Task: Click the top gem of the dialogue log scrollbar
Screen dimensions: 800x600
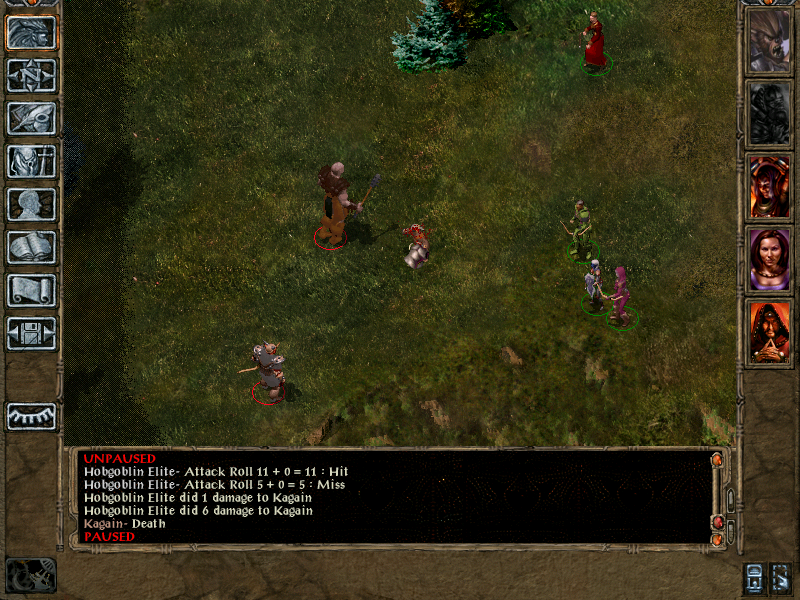Action: coord(717,460)
